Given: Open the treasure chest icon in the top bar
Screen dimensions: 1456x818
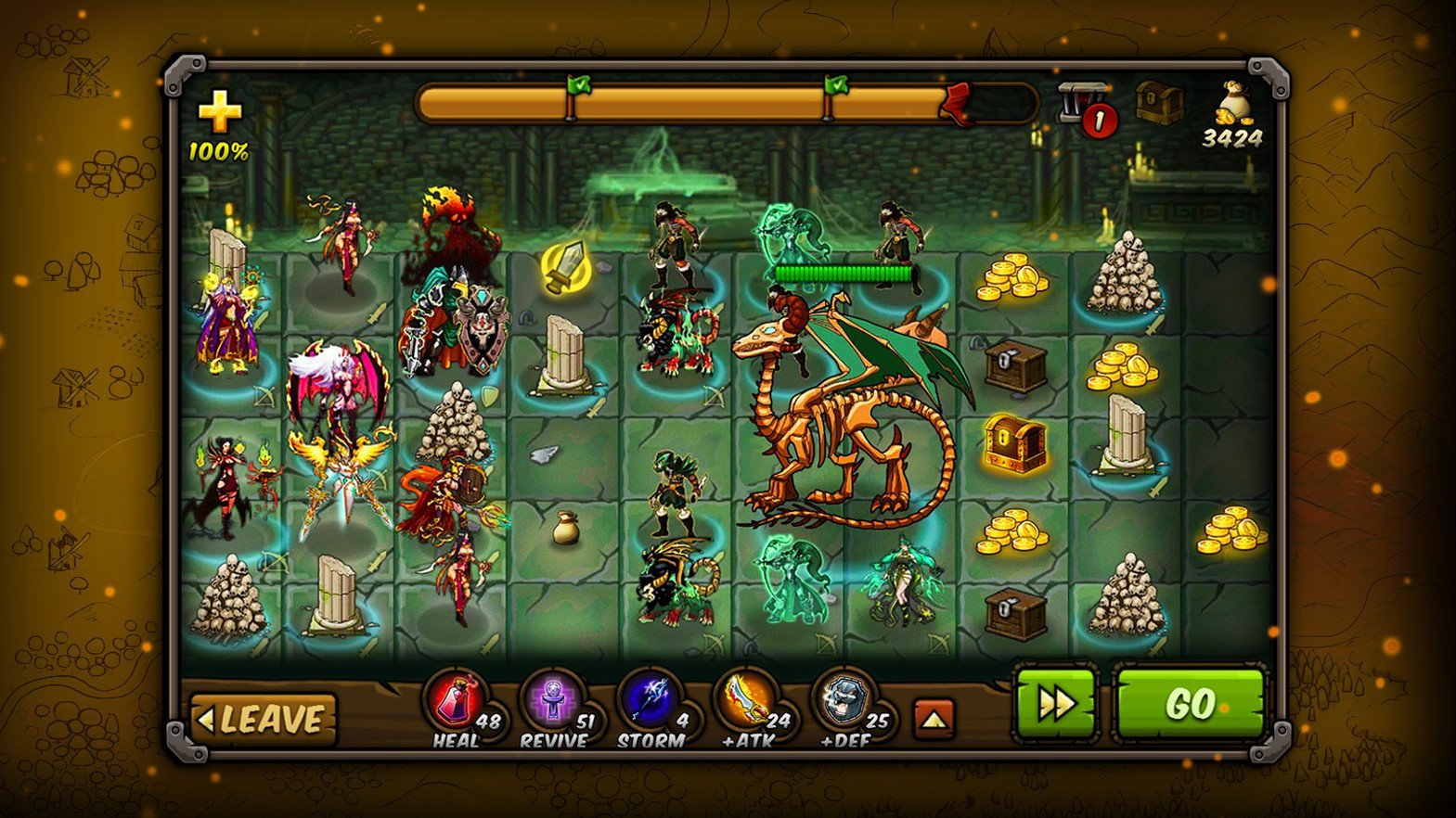Looking at the screenshot, I should (1159, 102).
